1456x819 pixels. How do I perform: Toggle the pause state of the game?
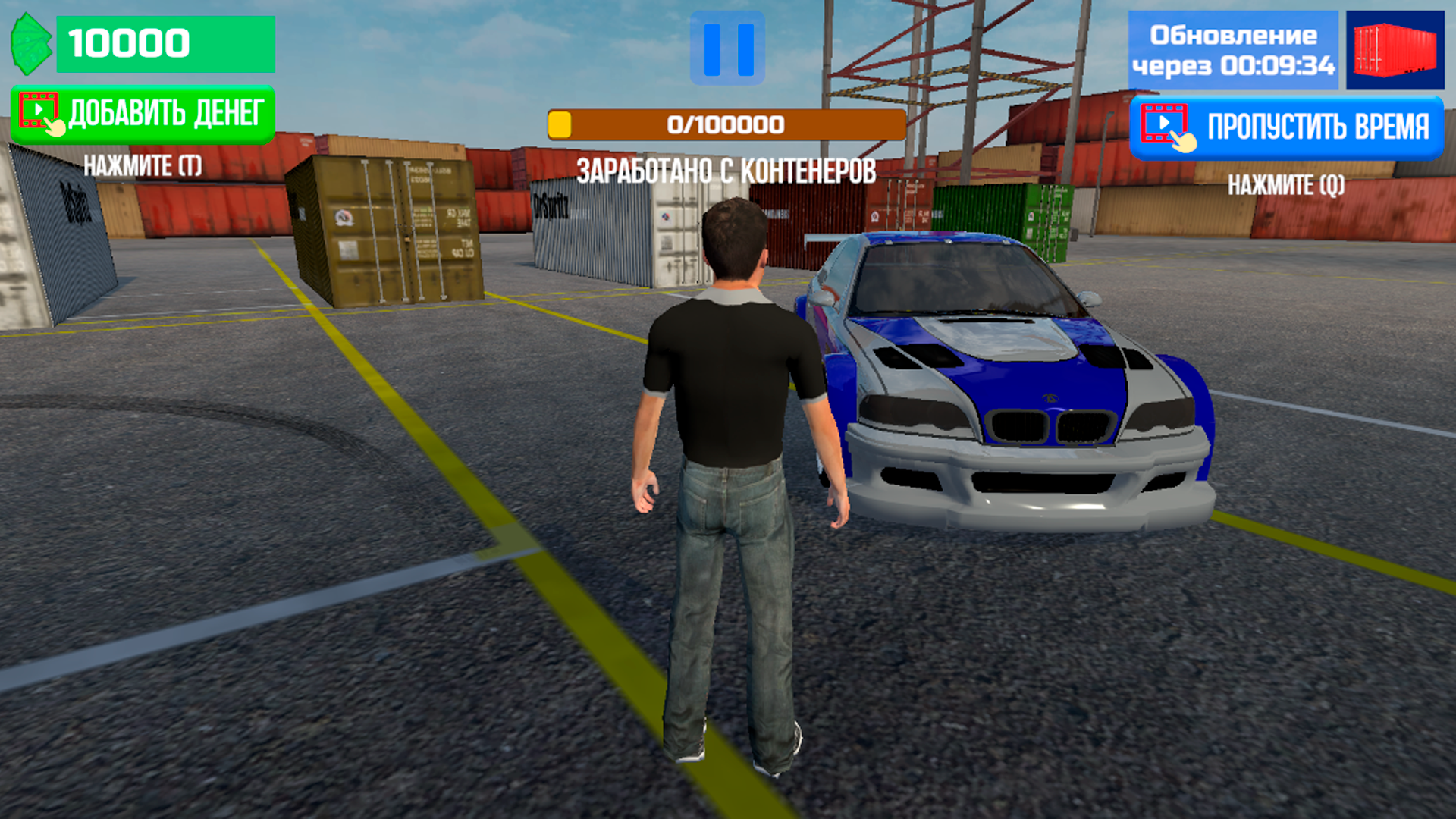(726, 47)
